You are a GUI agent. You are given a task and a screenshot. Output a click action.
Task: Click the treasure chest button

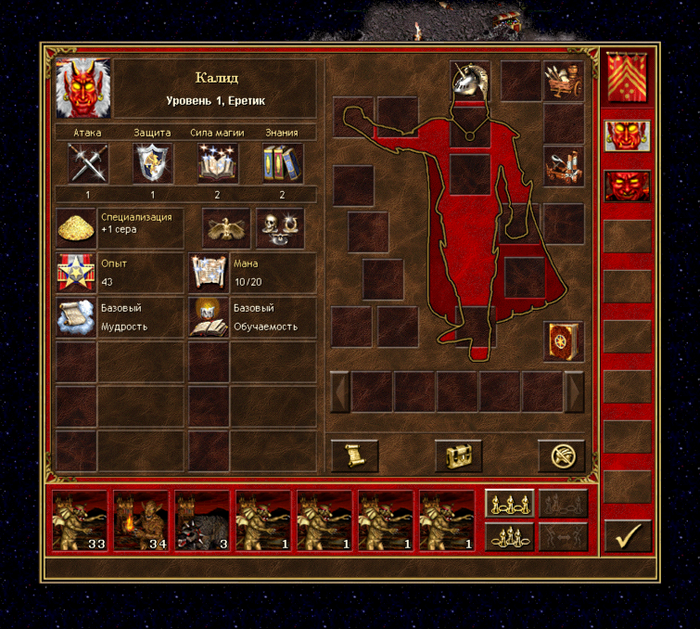coord(458,456)
